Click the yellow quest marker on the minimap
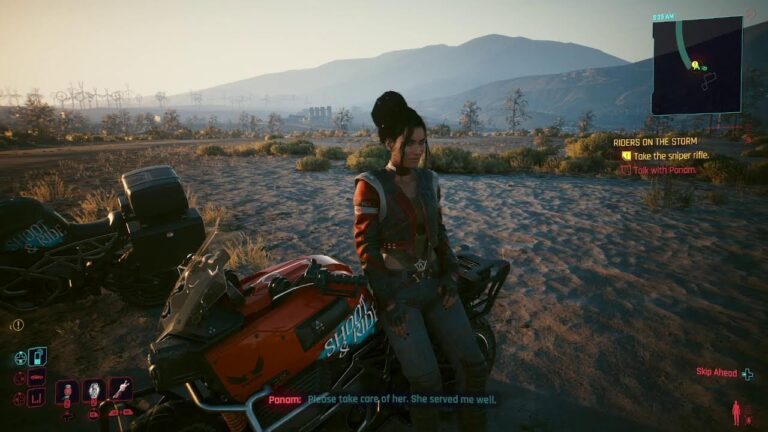The image size is (768, 432). tap(694, 66)
